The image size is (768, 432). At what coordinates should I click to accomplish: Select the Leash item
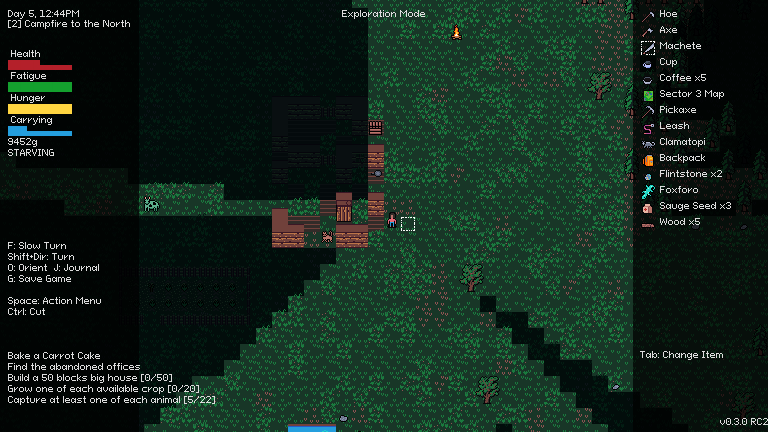point(674,126)
